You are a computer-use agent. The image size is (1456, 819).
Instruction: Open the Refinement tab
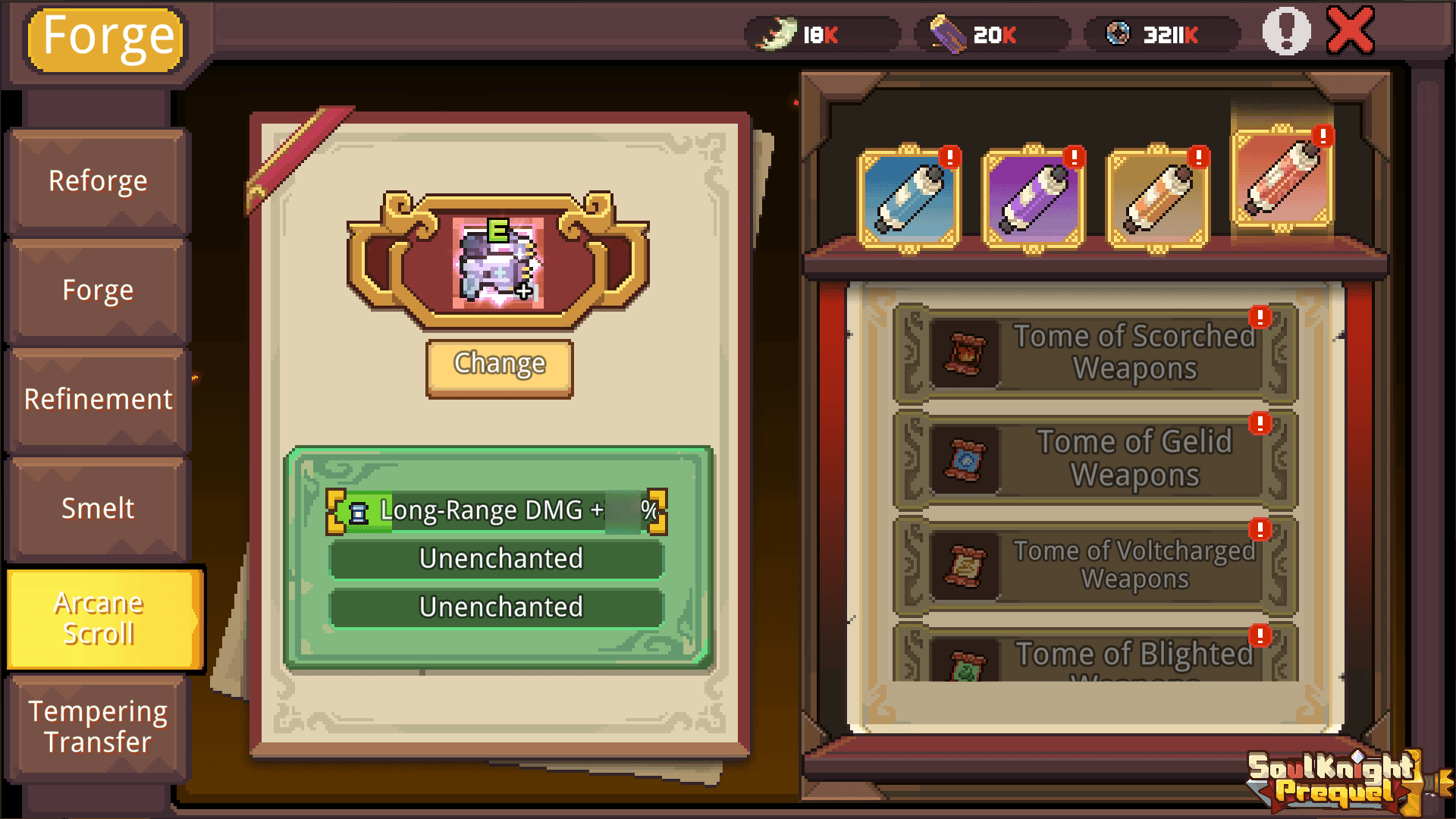coord(97,399)
